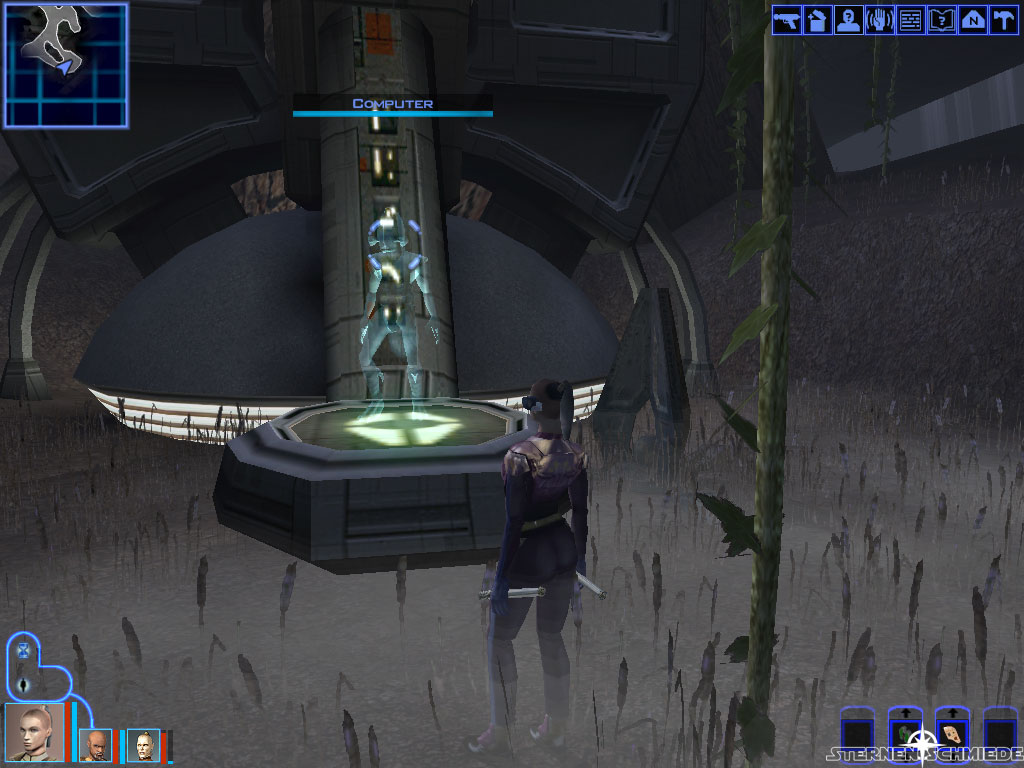Viewport: 1024px width, 768px height.
Task: Click the up arrow above the green item
Action: 904,714
